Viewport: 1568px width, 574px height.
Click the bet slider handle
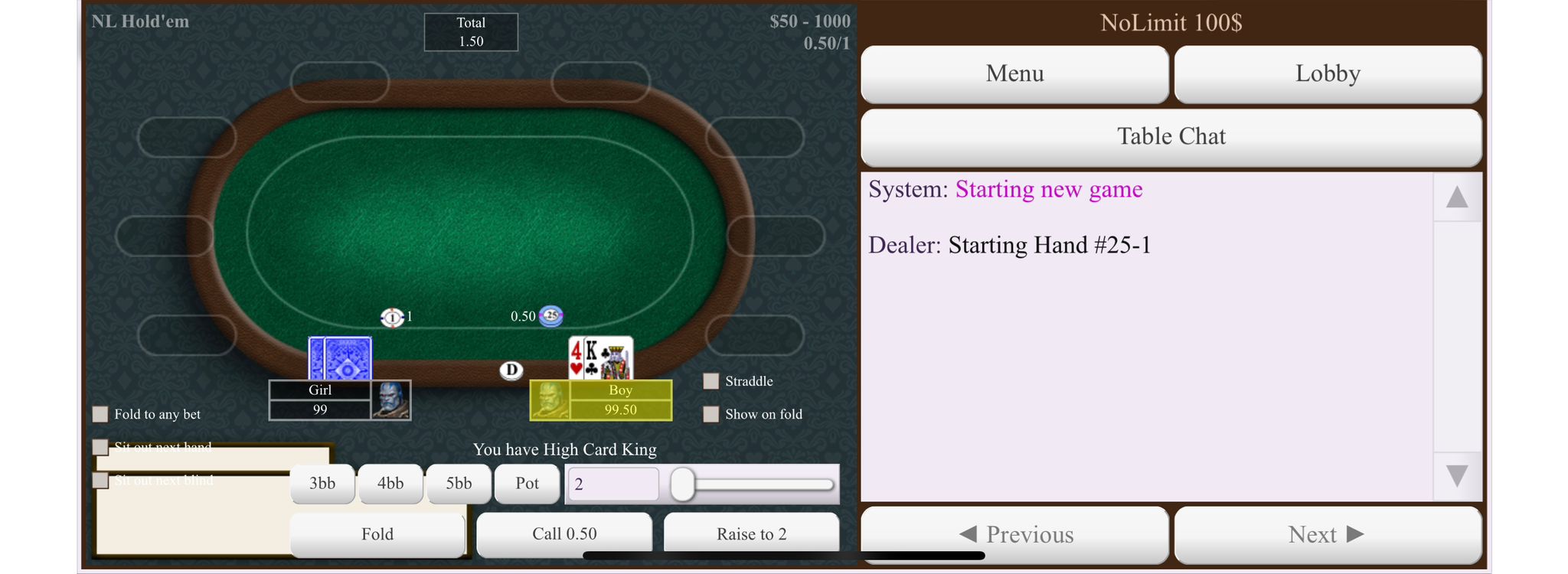682,484
